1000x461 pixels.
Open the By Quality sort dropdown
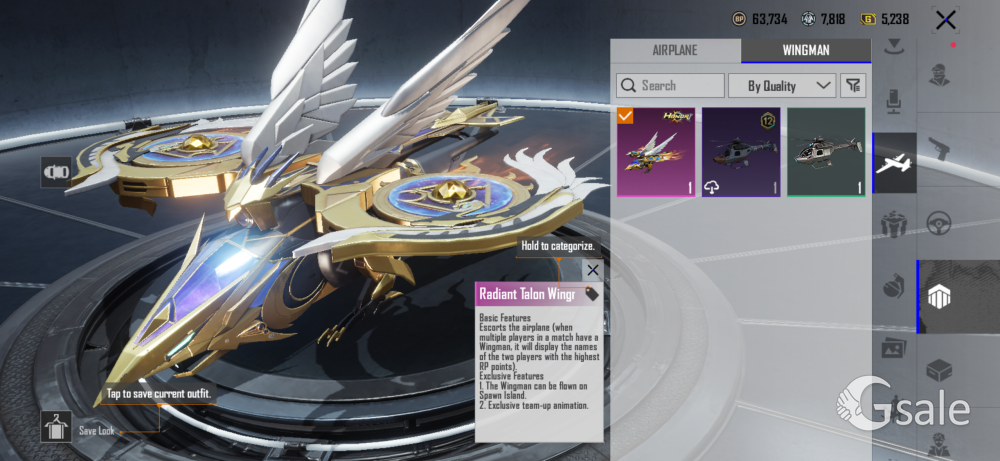click(782, 86)
